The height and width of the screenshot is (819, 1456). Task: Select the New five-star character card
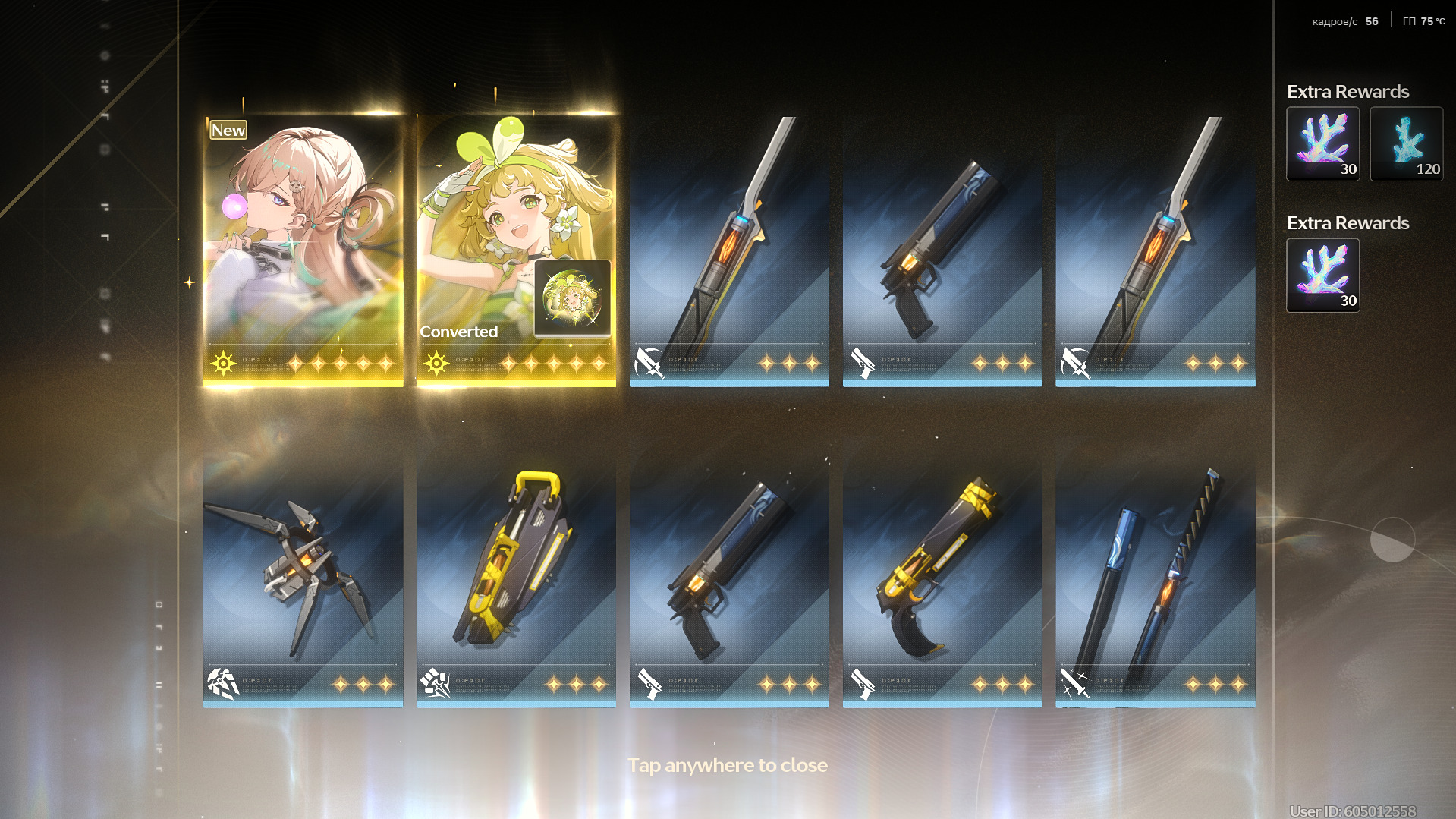click(x=303, y=250)
